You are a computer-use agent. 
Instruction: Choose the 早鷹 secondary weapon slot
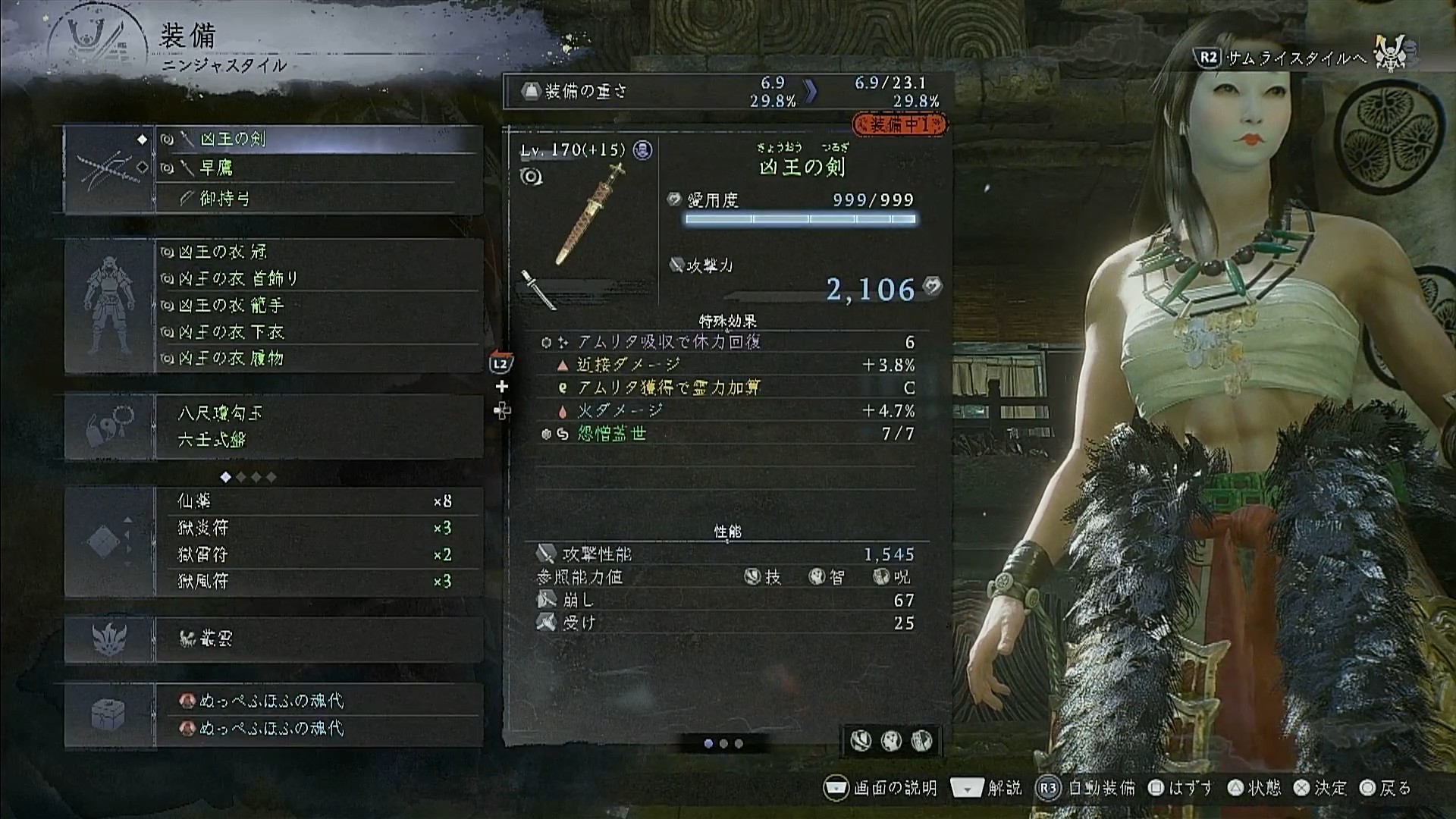tap(318, 168)
